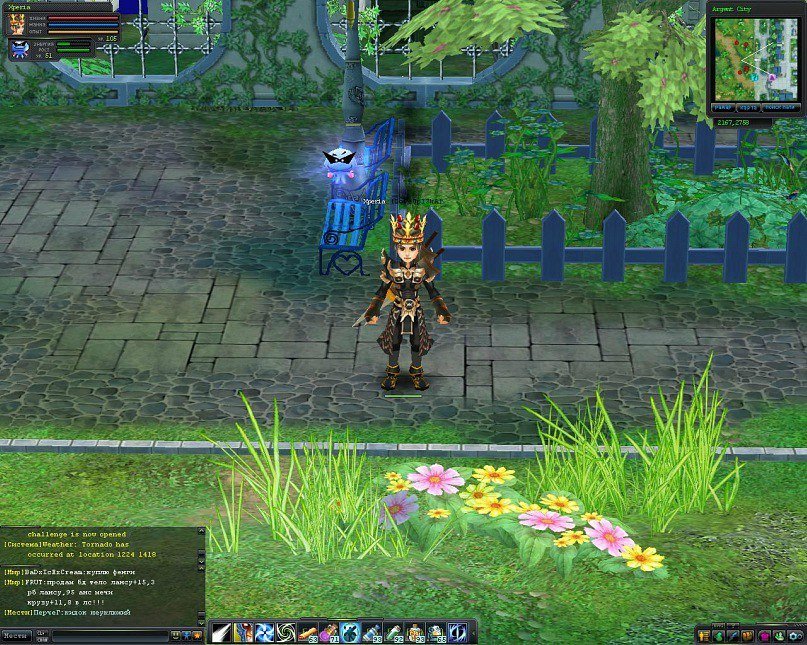Screen dimensions: 807x645
Task: Activate the blue pinwheel skill
Action: click(265, 632)
